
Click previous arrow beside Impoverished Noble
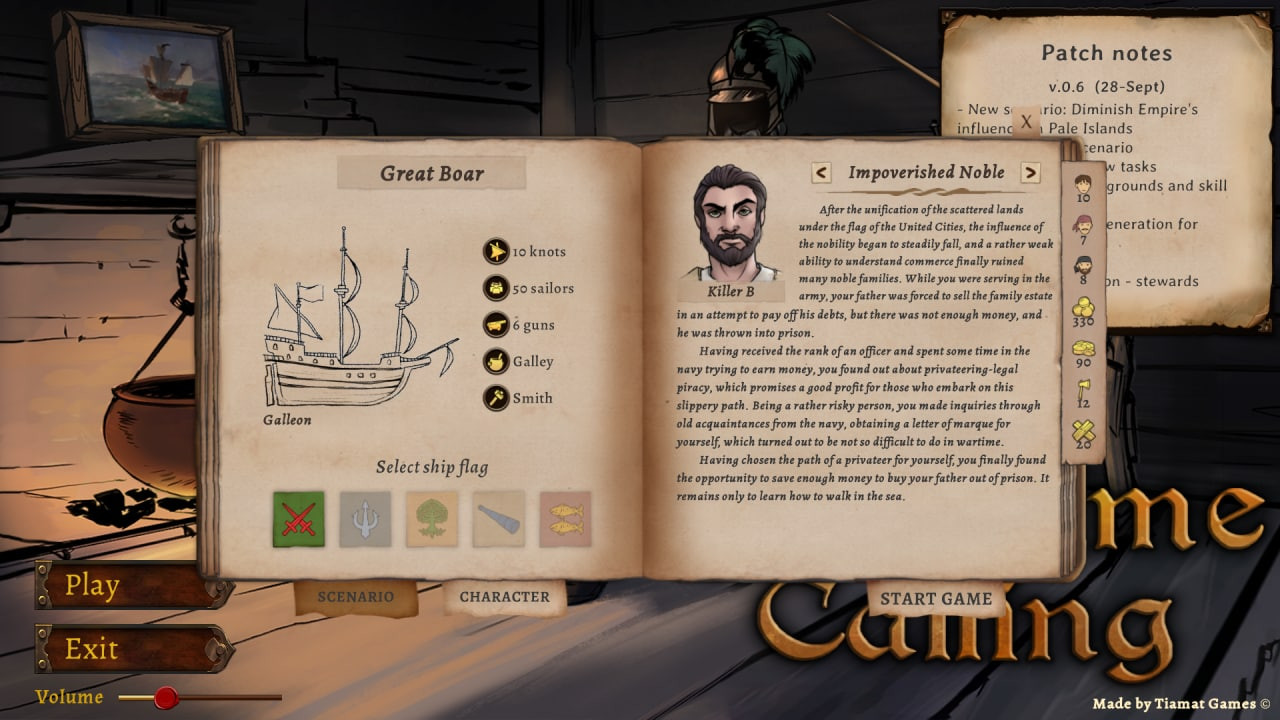[x=820, y=173]
